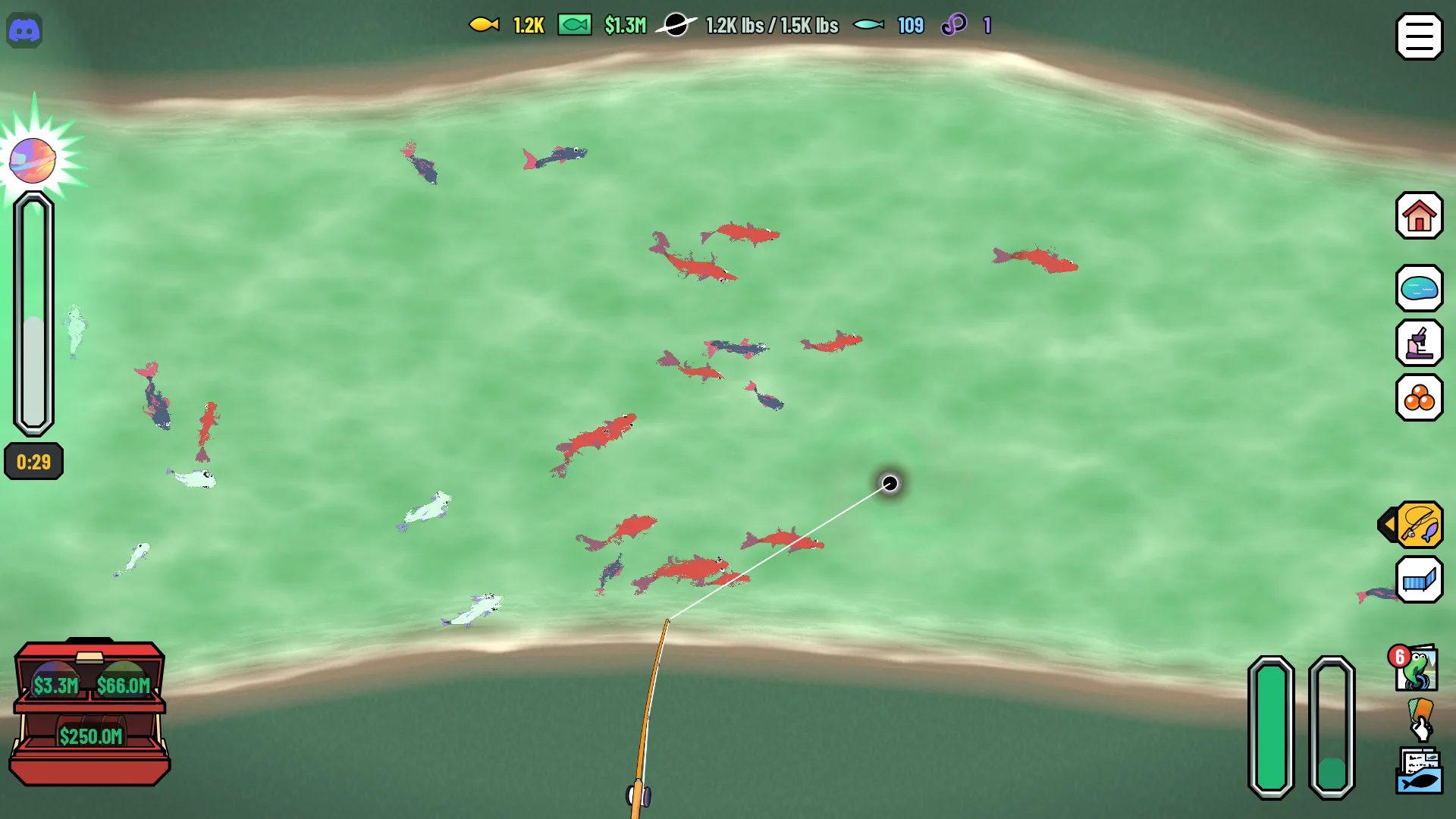The width and height of the screenshot is (1456, 819).
Task: Select the fishing rod and fish button
Action: (x=1419, y=525)
